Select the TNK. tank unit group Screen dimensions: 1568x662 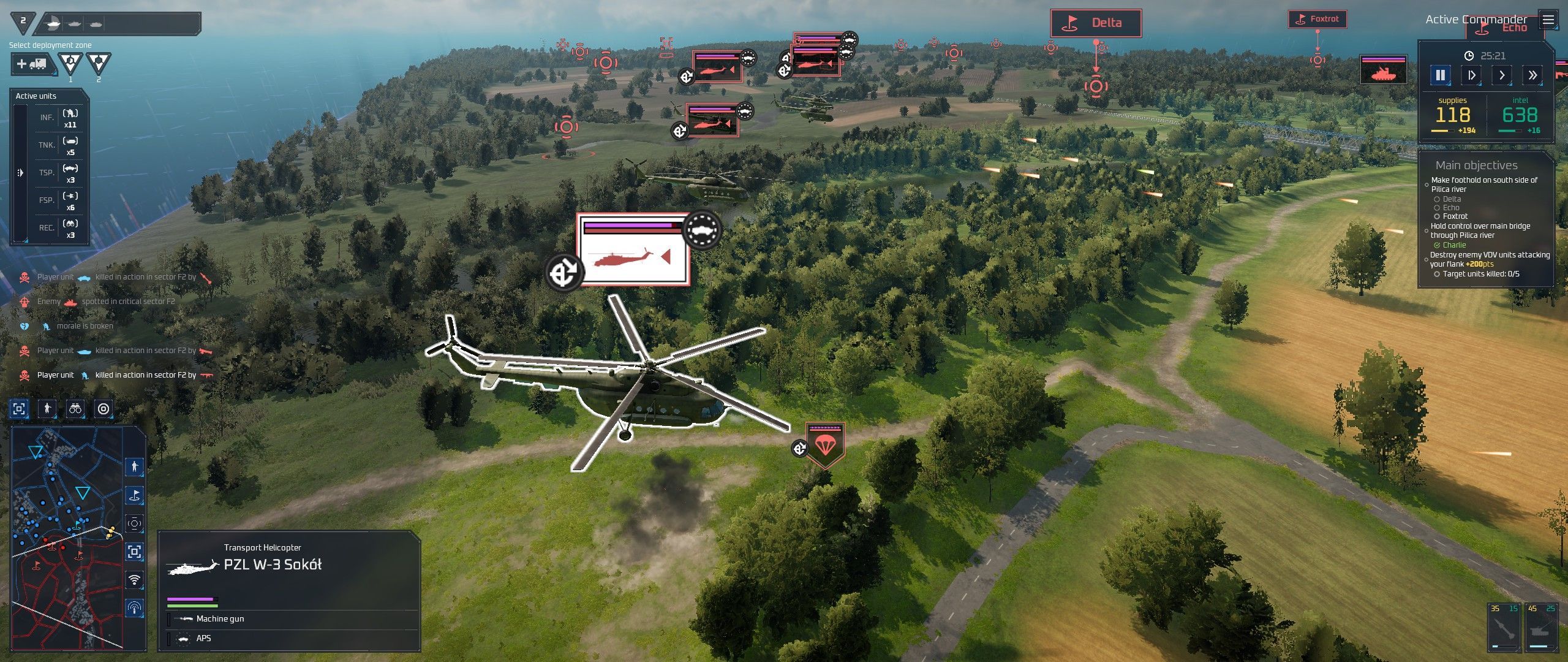[59, 145]
